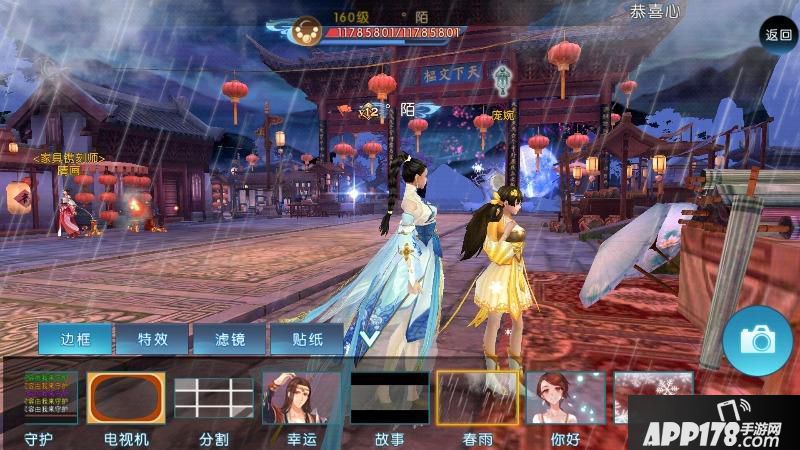Apply the 春雨 spring rain frame
The height and width of the screenshot is (450, 800).
(477, 398)
